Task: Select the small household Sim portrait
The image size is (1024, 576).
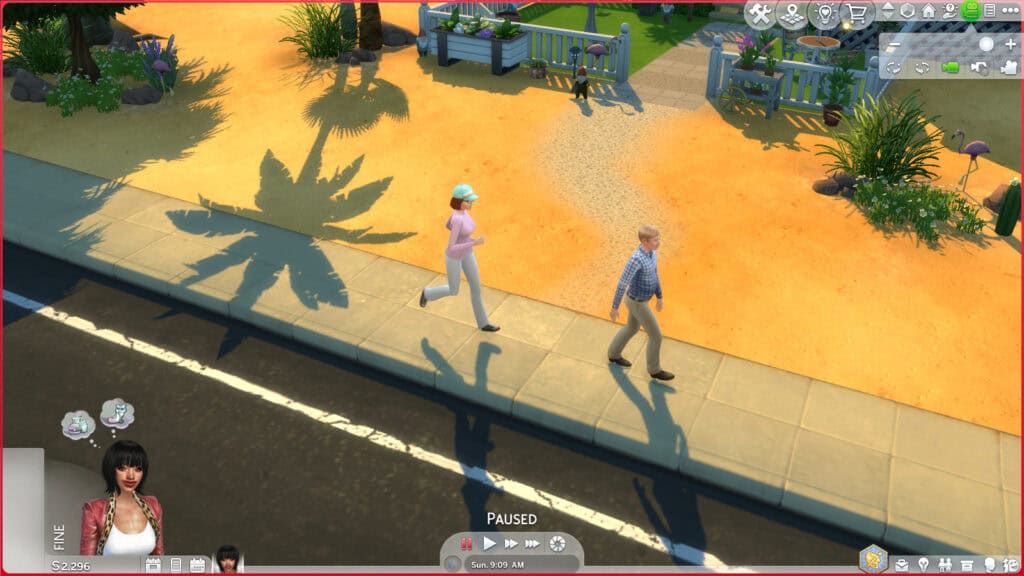Action: 228,560
